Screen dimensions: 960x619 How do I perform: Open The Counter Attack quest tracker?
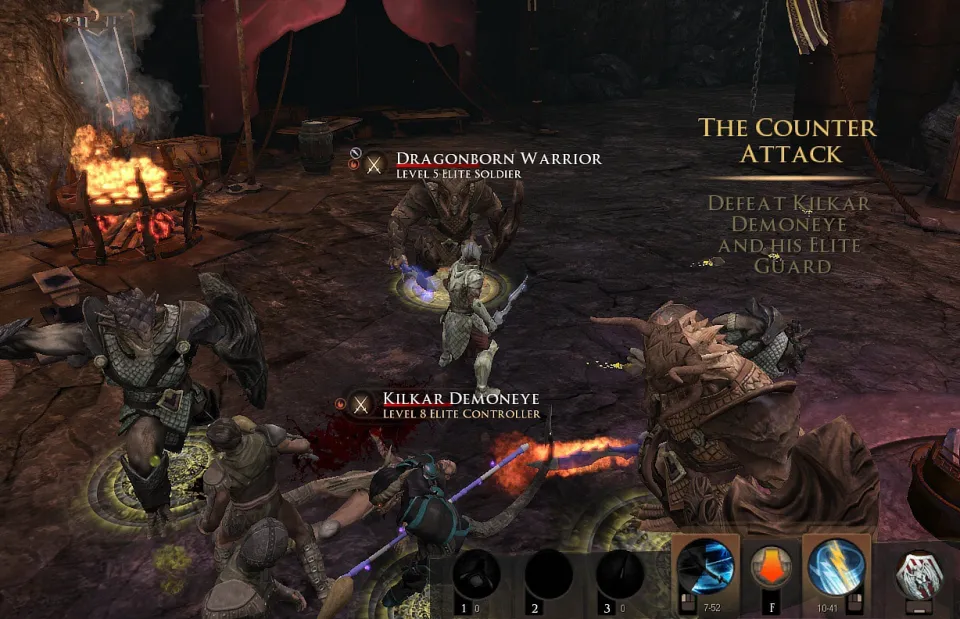(x=786, y=141)
